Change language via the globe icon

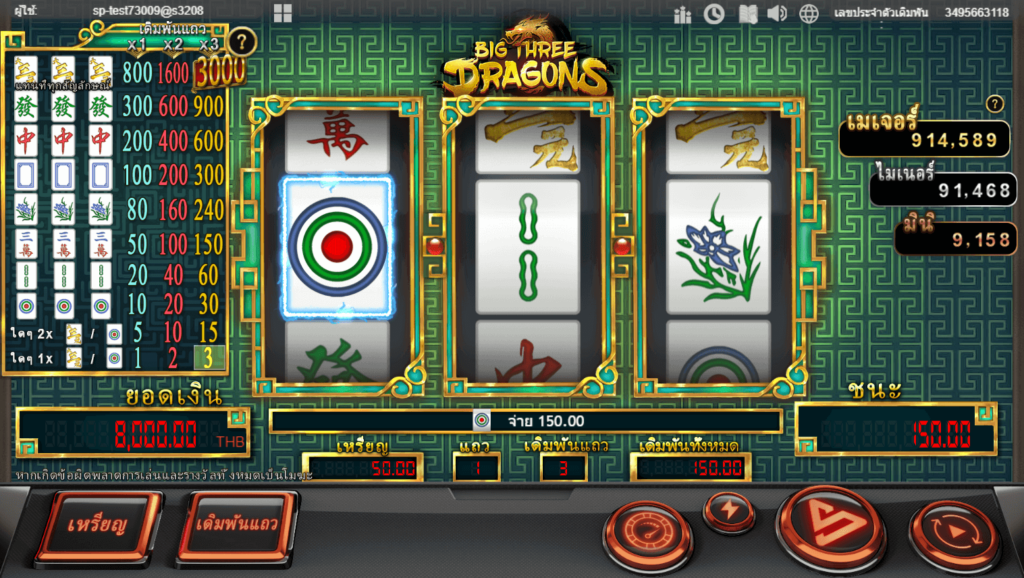click(809, 14)
